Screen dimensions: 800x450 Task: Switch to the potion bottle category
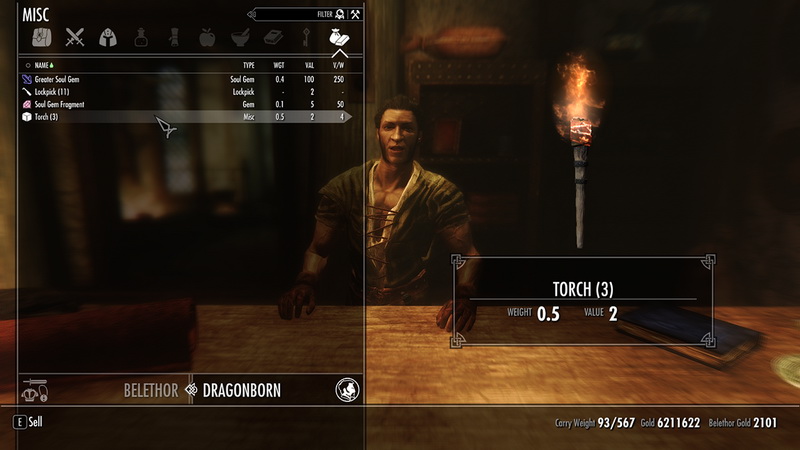[140, 38]
